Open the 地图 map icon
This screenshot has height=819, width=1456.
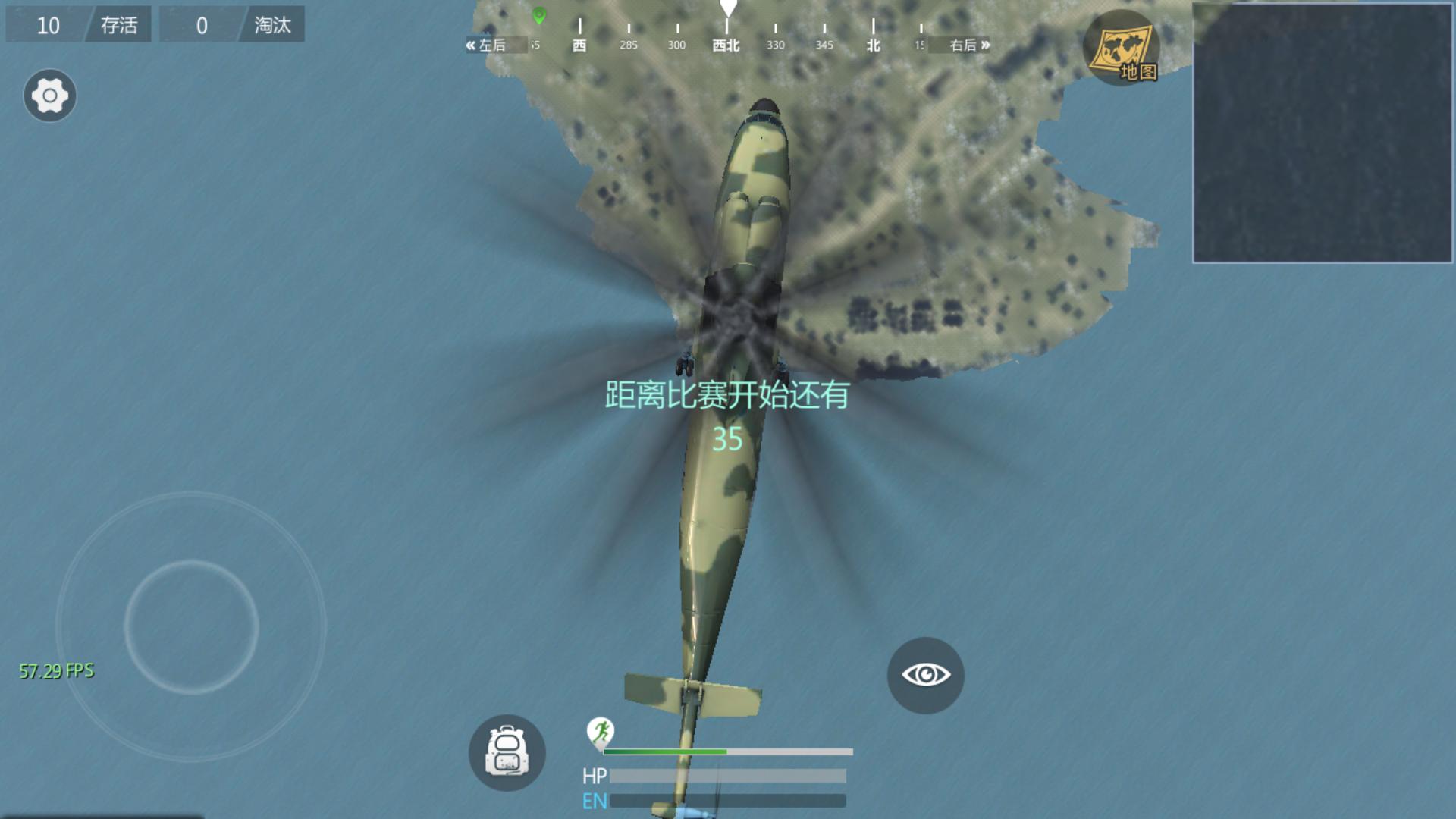click(x=1121, y=46)
